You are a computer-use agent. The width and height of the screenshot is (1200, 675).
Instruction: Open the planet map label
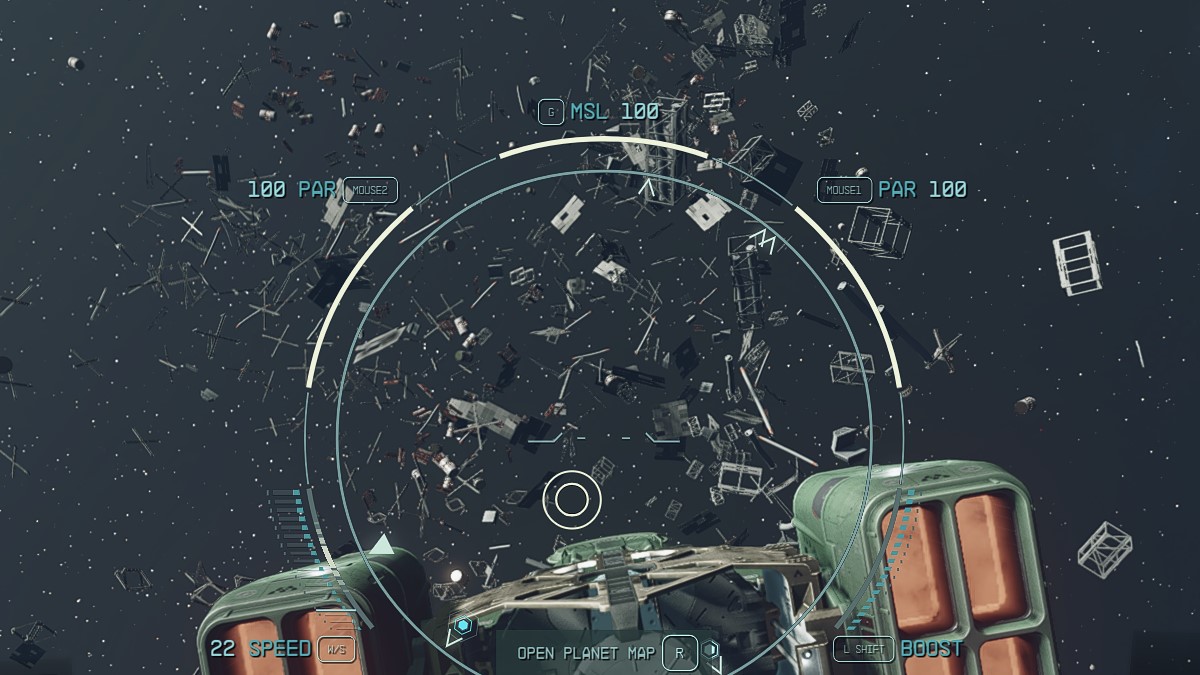point(586,653)
